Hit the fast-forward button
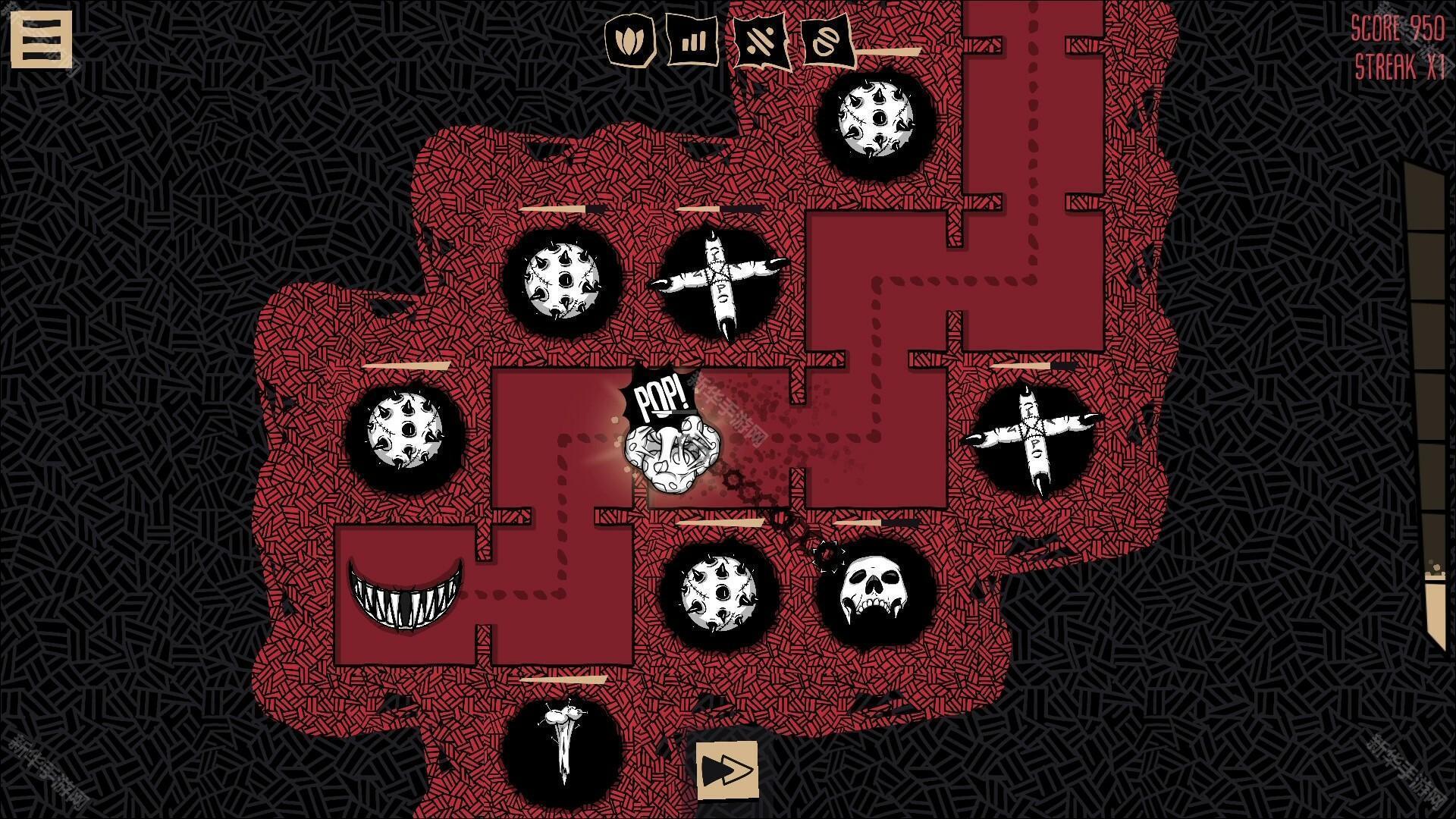Image resolution: width=1456 pixels, height=819 pixels. [x=726, y=770]
